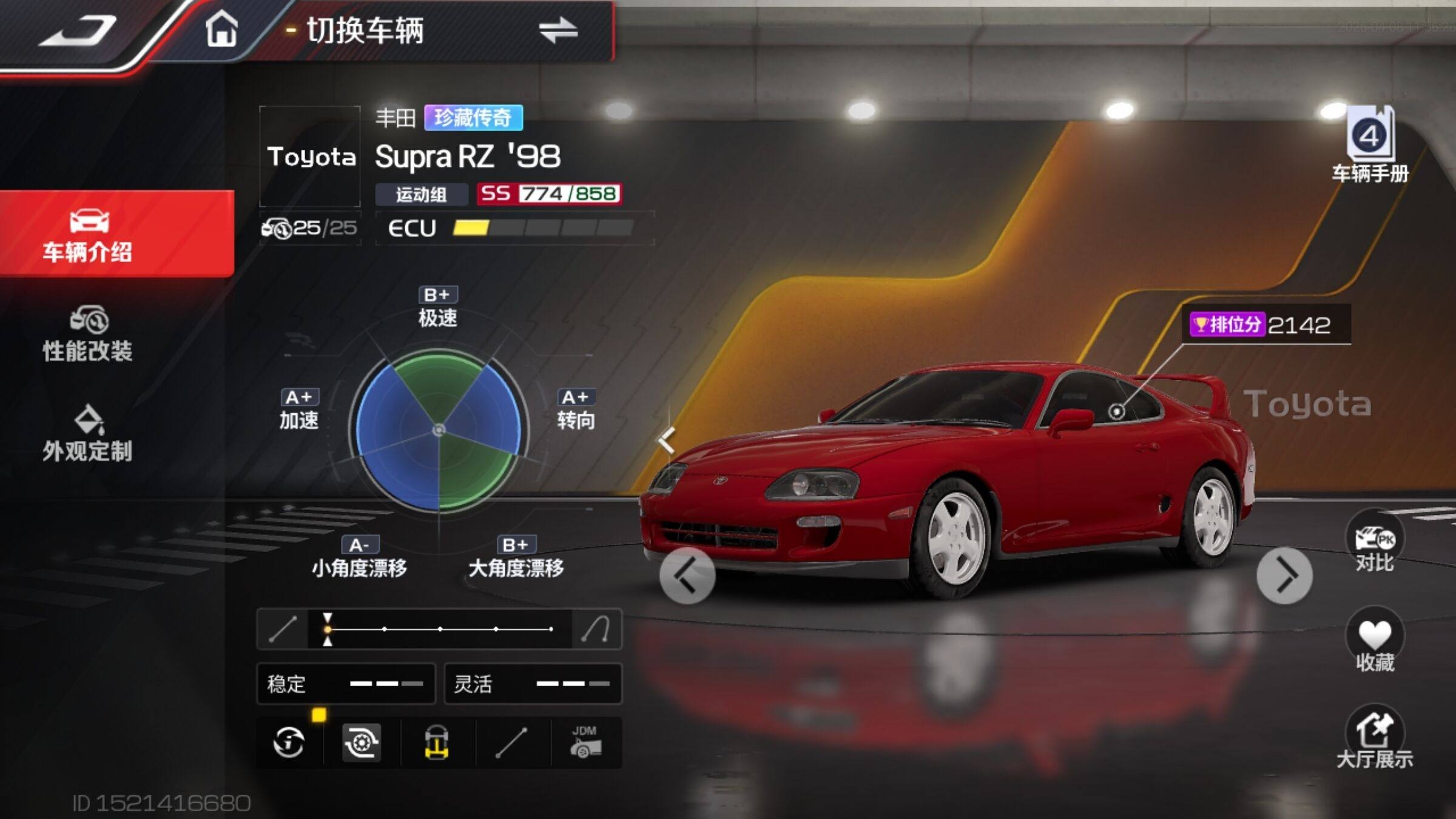Switch to the 性能改装 tab
Viewport: 1456px width, 819px height.
(88, 334)
